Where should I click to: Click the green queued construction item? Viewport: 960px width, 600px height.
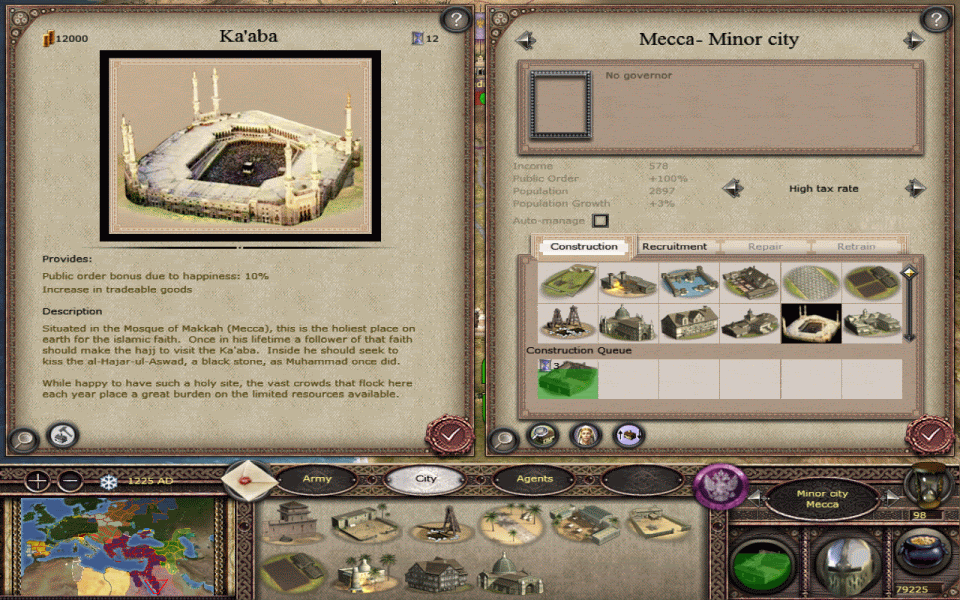tap(567, 380)
